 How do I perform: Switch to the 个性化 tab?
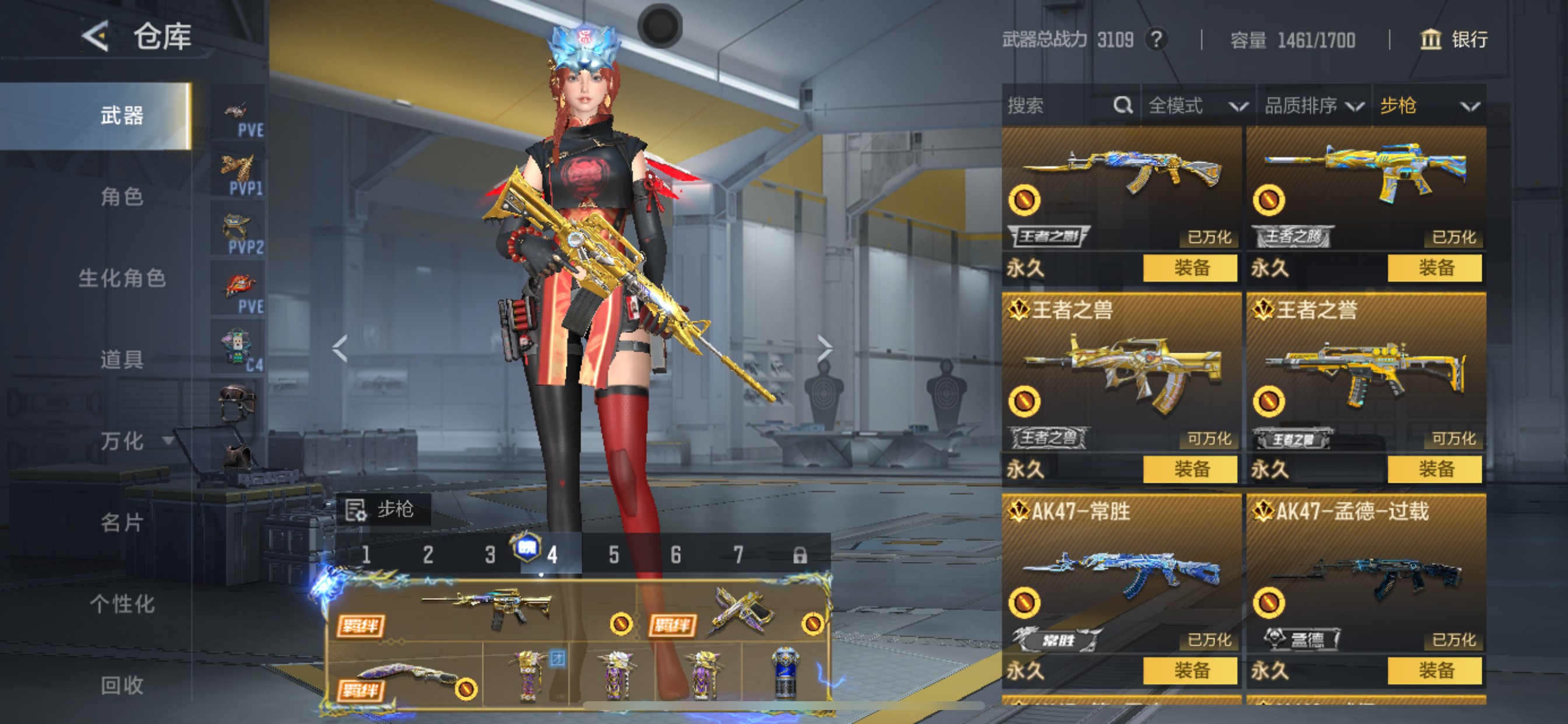pos(122,603)
